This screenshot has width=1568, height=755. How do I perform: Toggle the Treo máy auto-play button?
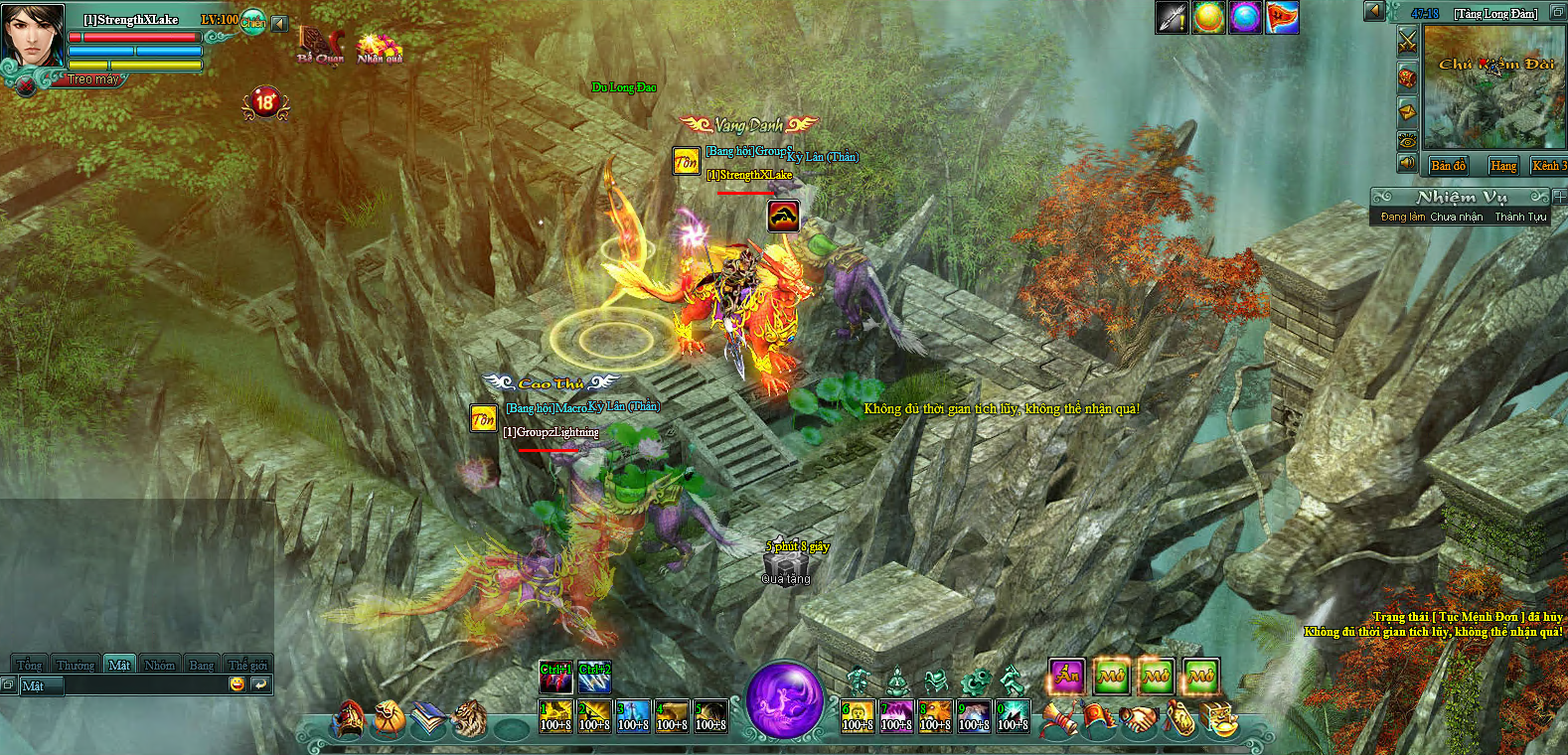pyautogui.click(x=92, y=79)
